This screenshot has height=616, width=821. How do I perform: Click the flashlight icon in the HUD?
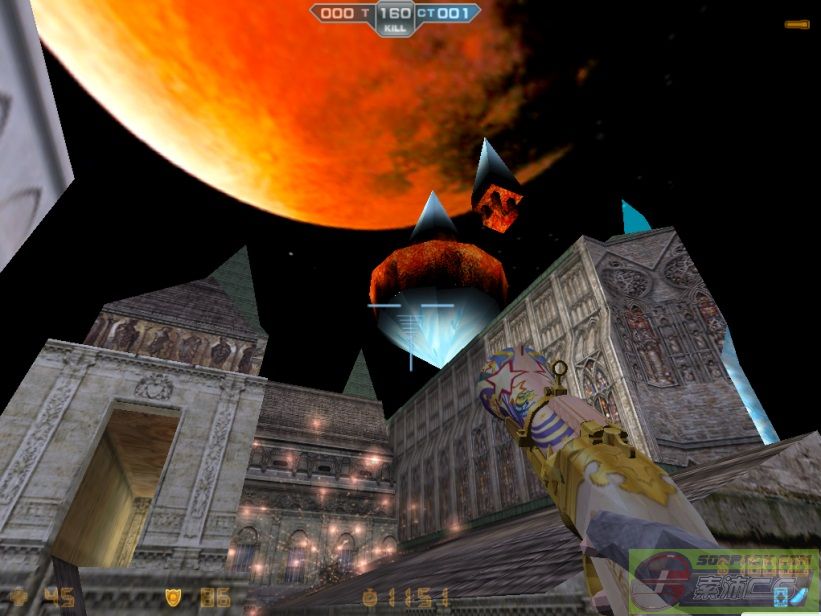pos(797,22)
